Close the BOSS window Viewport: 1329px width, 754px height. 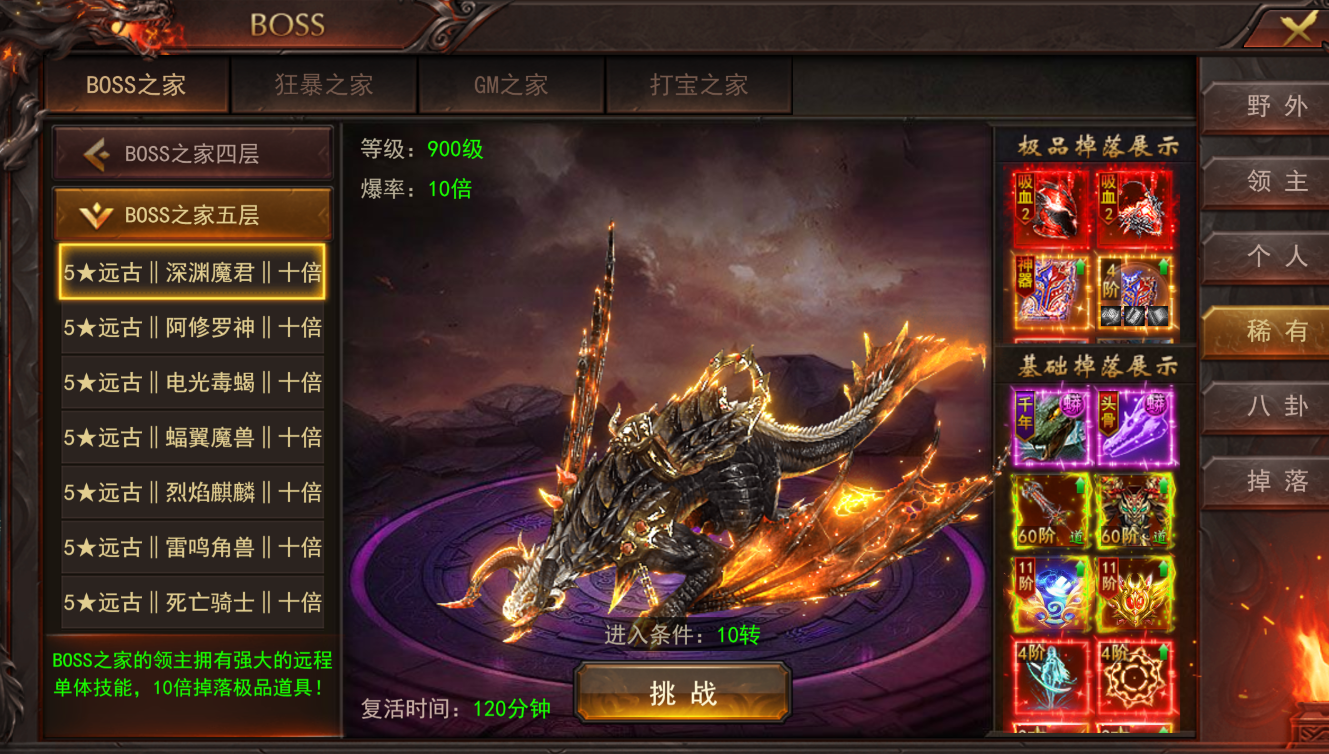coord(1296,28)
